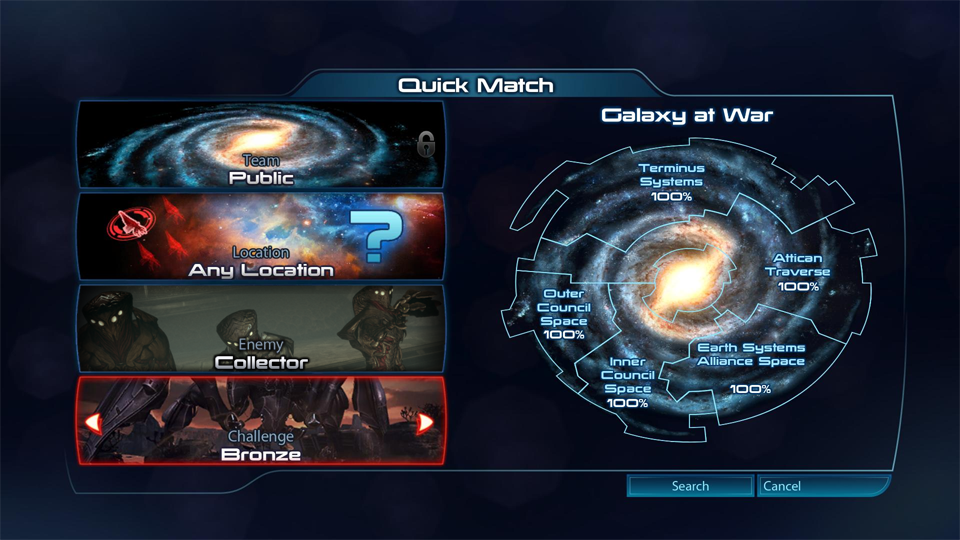Screen dimensions: 960x540
Task: Select the Inner Council Space region
Action: (x=627, y=382)
